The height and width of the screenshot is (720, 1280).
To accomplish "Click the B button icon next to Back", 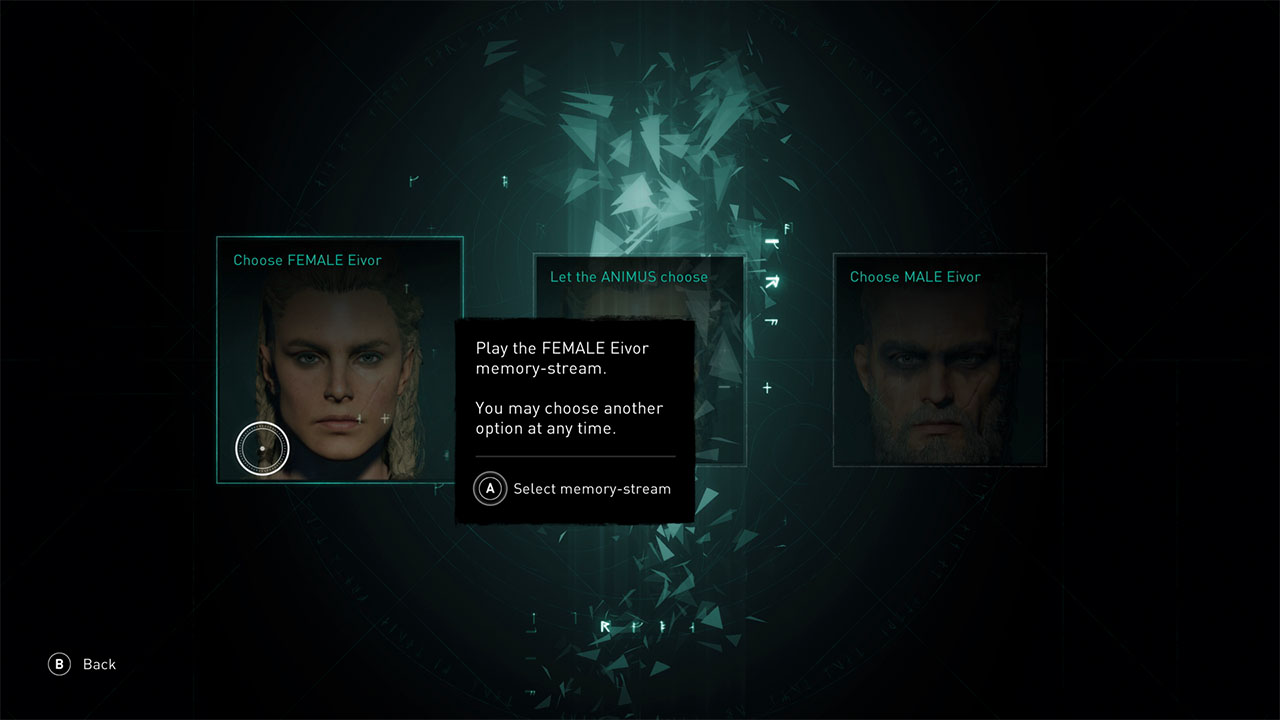I will pos(57,664).
